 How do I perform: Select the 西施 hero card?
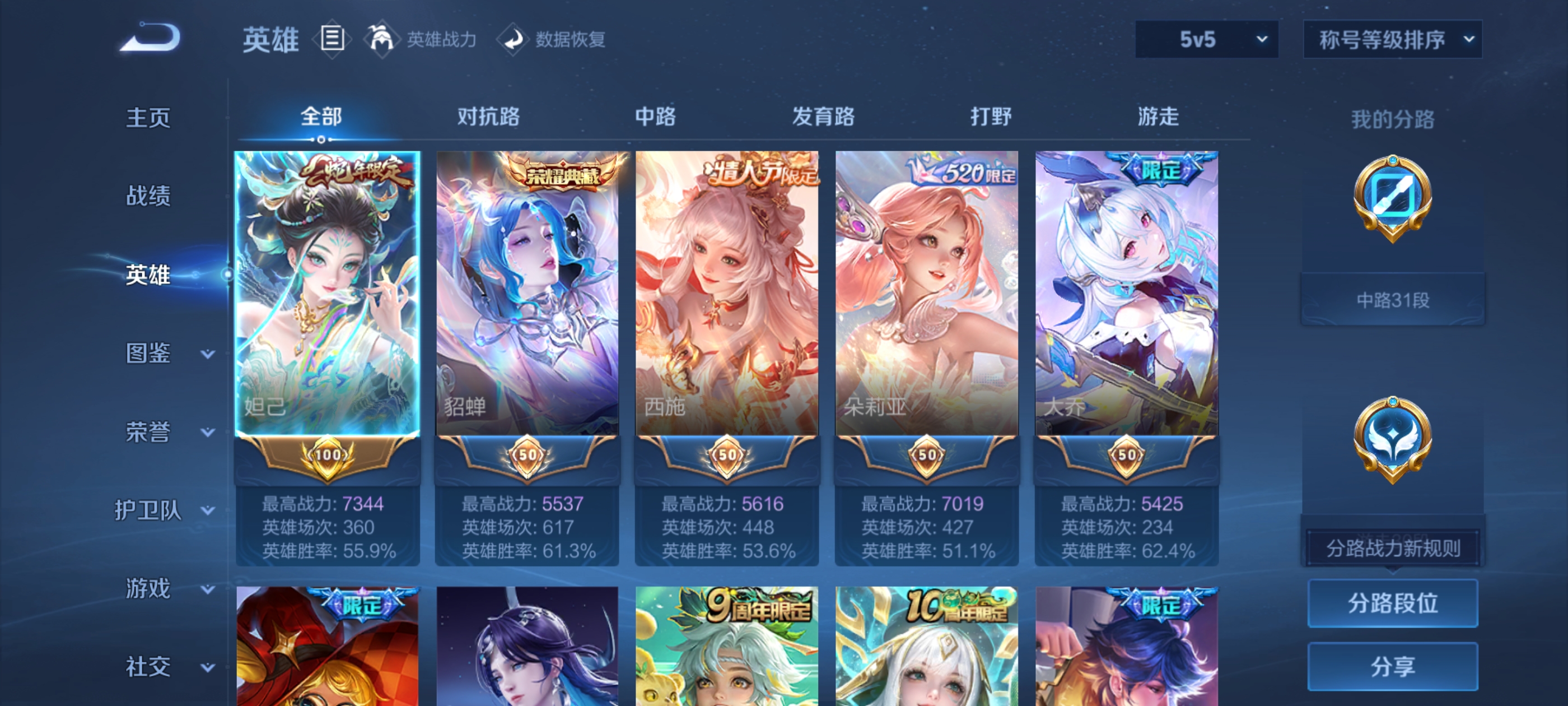[x=727, y=292]
